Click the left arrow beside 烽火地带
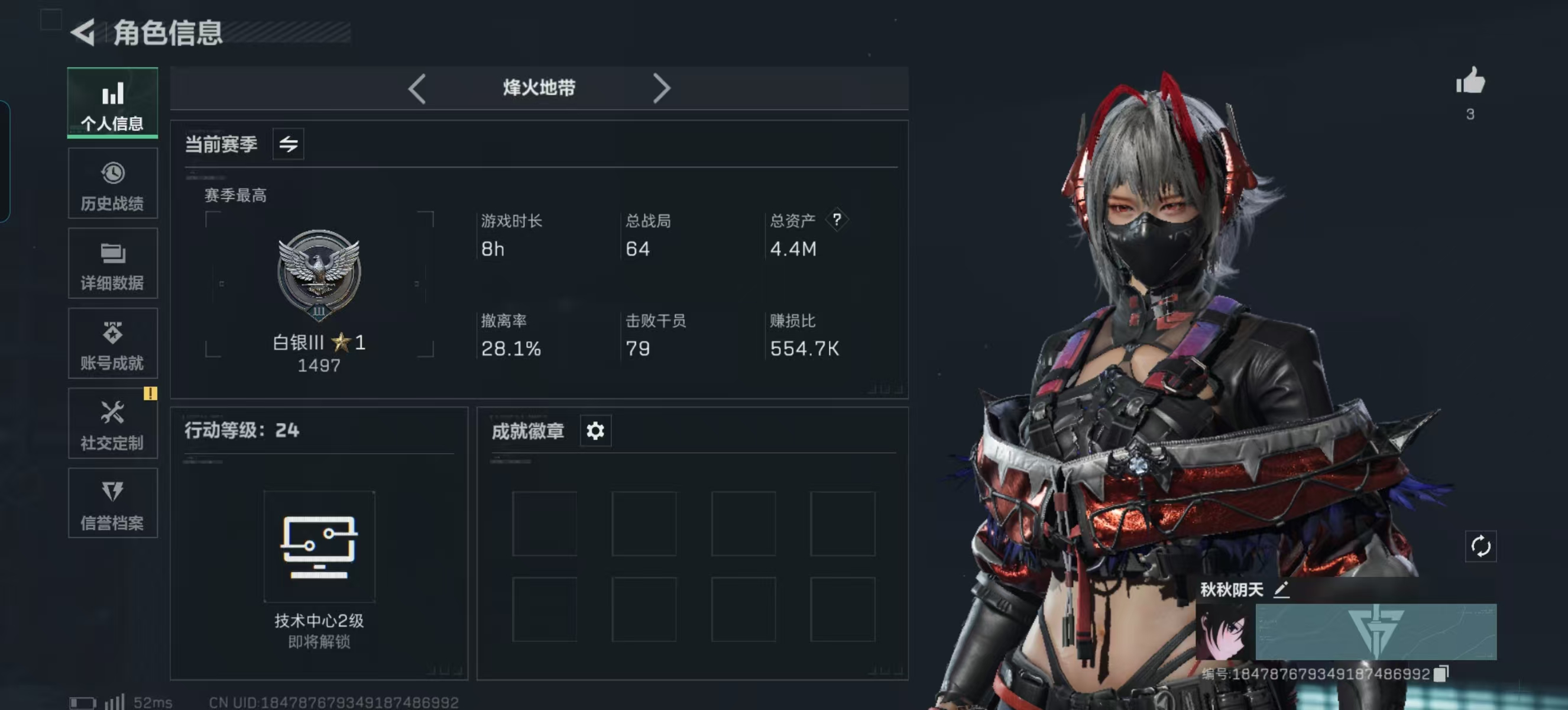Viewport: 1568px width, 710px height. click(417, 89)
